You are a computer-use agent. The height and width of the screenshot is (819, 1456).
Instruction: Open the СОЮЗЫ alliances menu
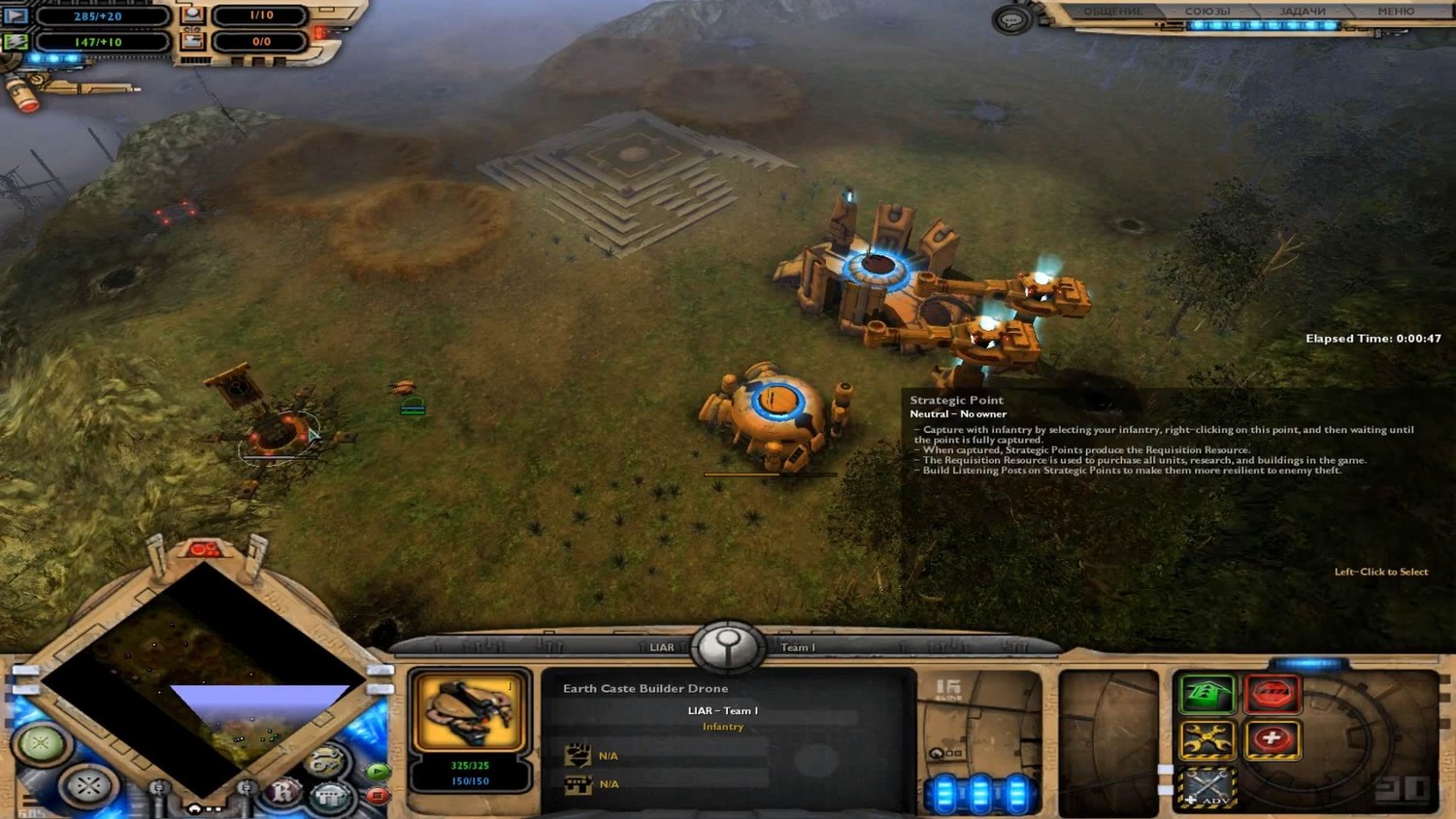click(1207, 12)
